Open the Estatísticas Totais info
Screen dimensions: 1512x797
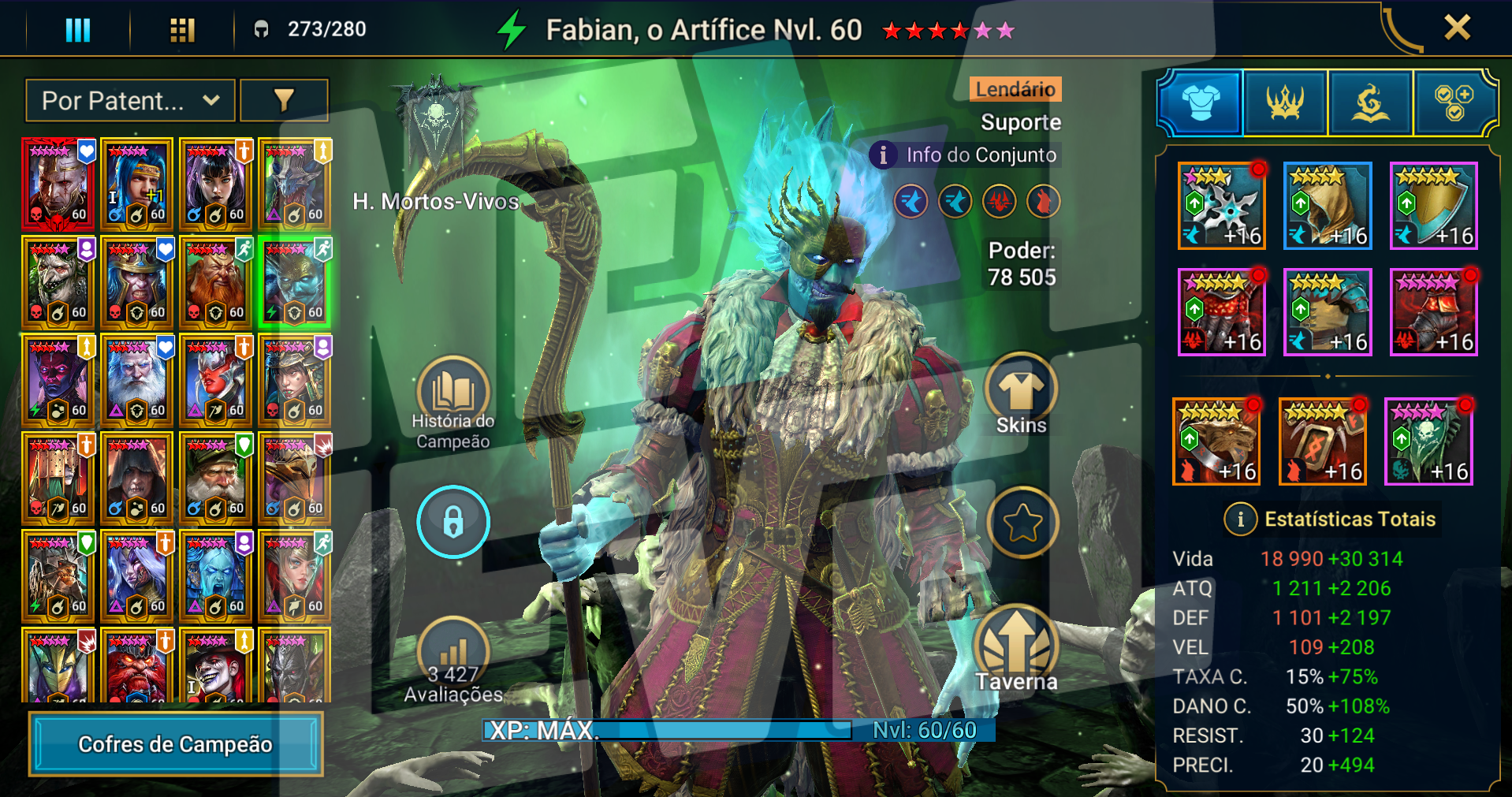click(x=1240, y=519)
